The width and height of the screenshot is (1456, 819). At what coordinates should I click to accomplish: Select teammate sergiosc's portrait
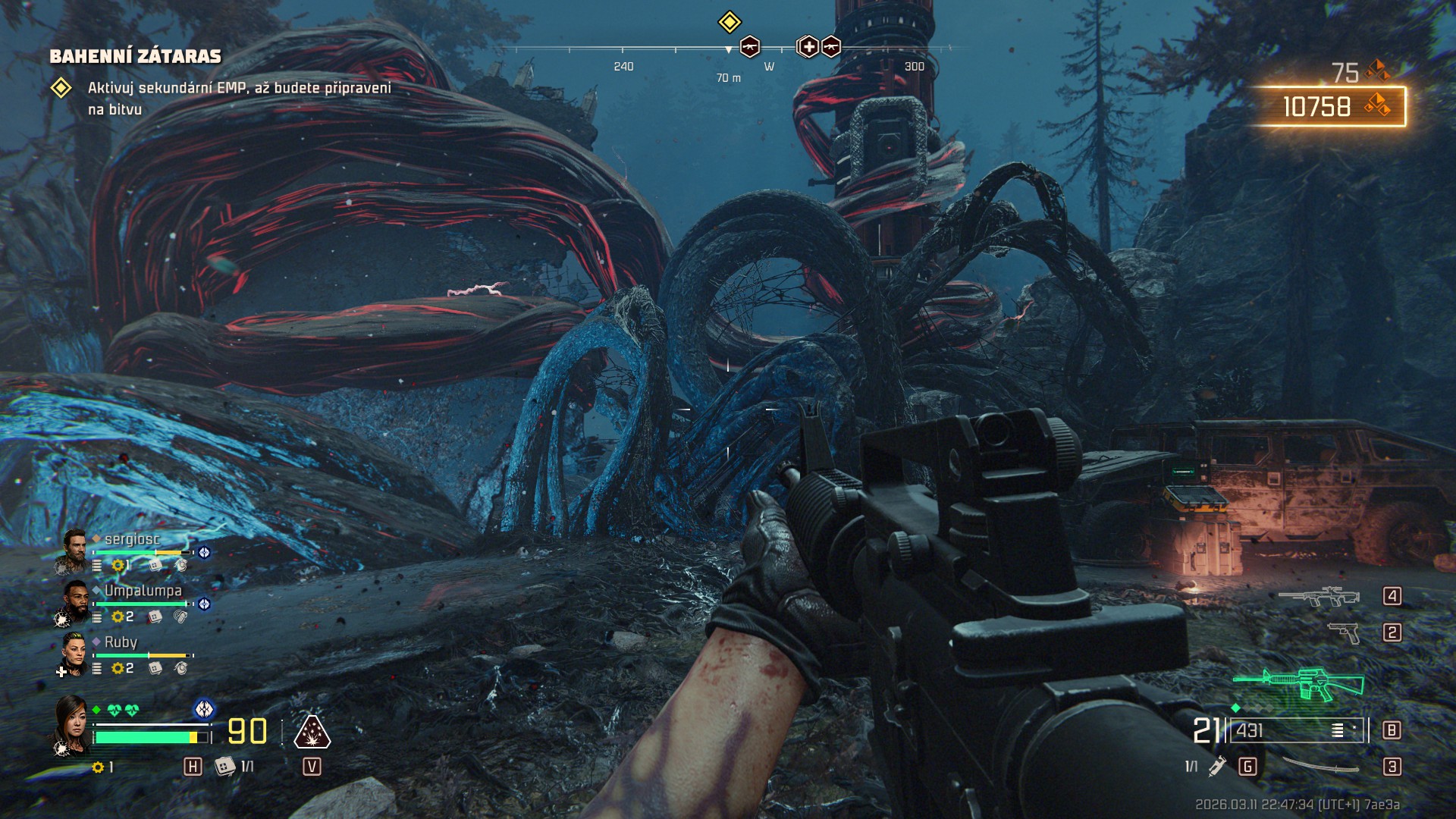74,551
